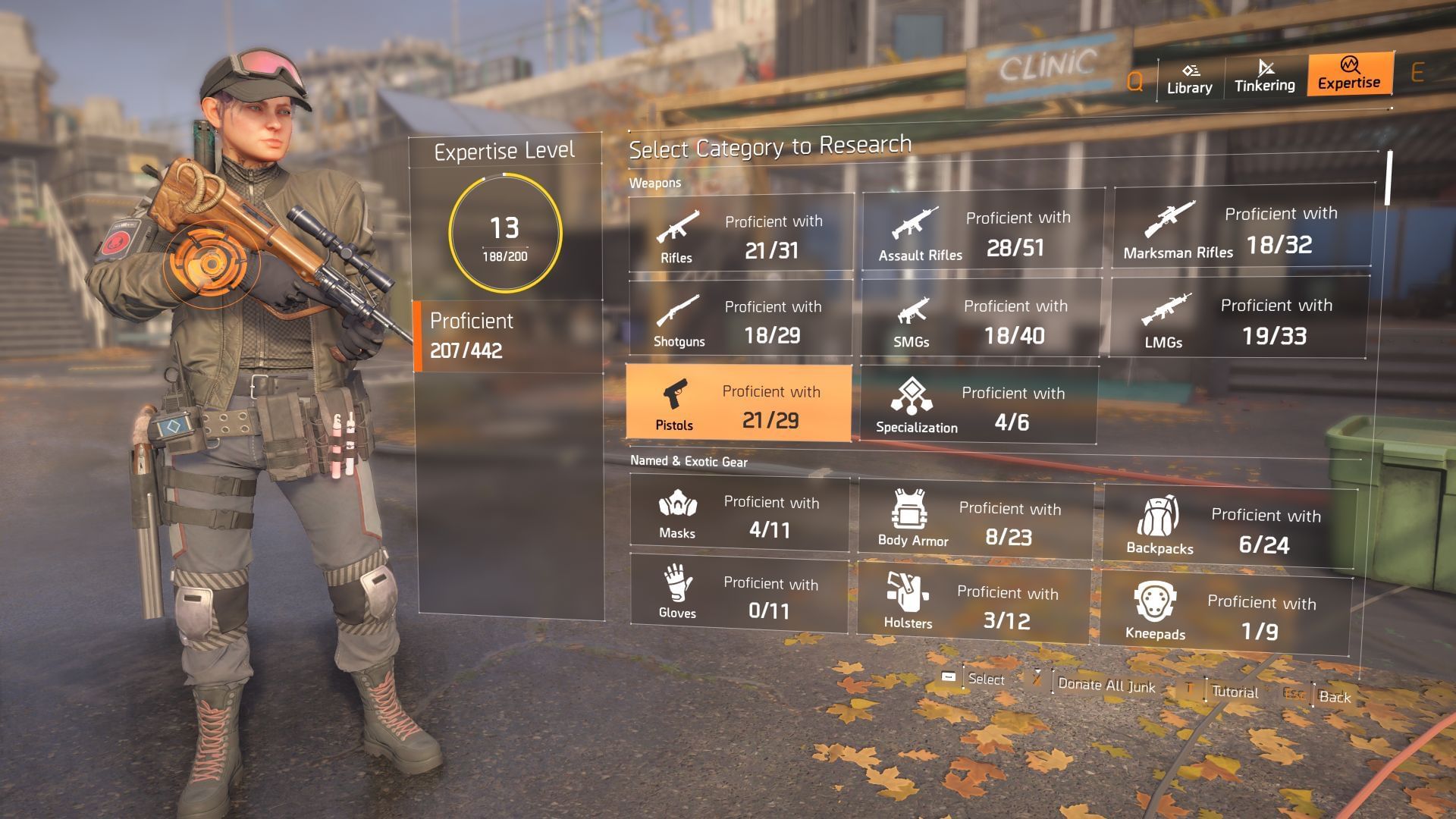Screen dimensions: 1456x819
Task: Choose the Kneepads gear category
Action: [1225, 615]
